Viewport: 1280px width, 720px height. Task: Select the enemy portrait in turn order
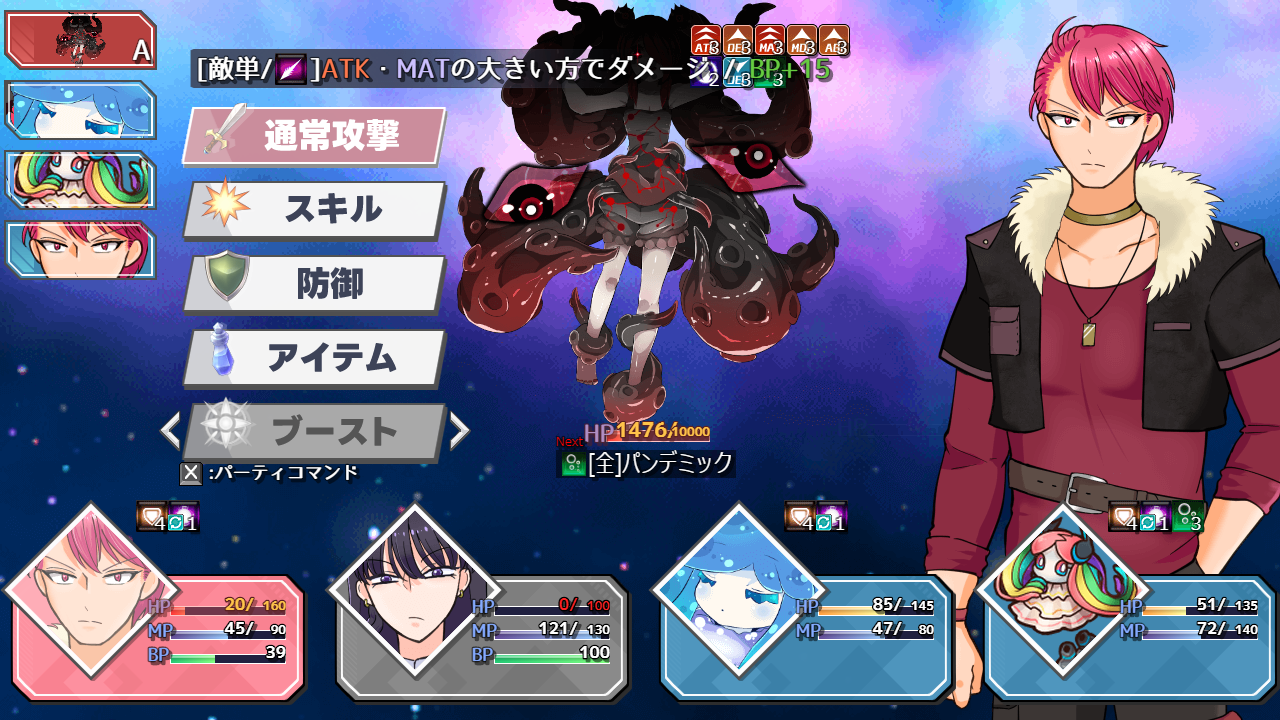click(80, 41)
